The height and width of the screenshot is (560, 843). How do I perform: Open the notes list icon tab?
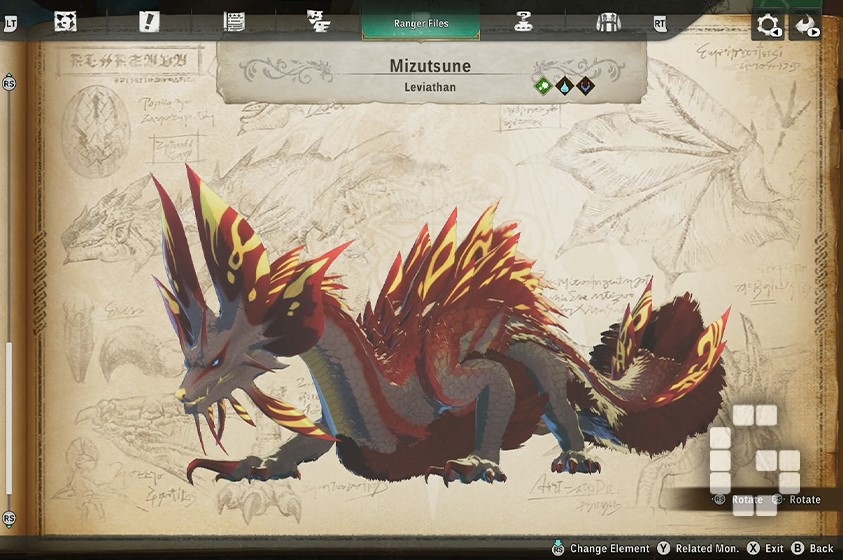coord(234,21)
